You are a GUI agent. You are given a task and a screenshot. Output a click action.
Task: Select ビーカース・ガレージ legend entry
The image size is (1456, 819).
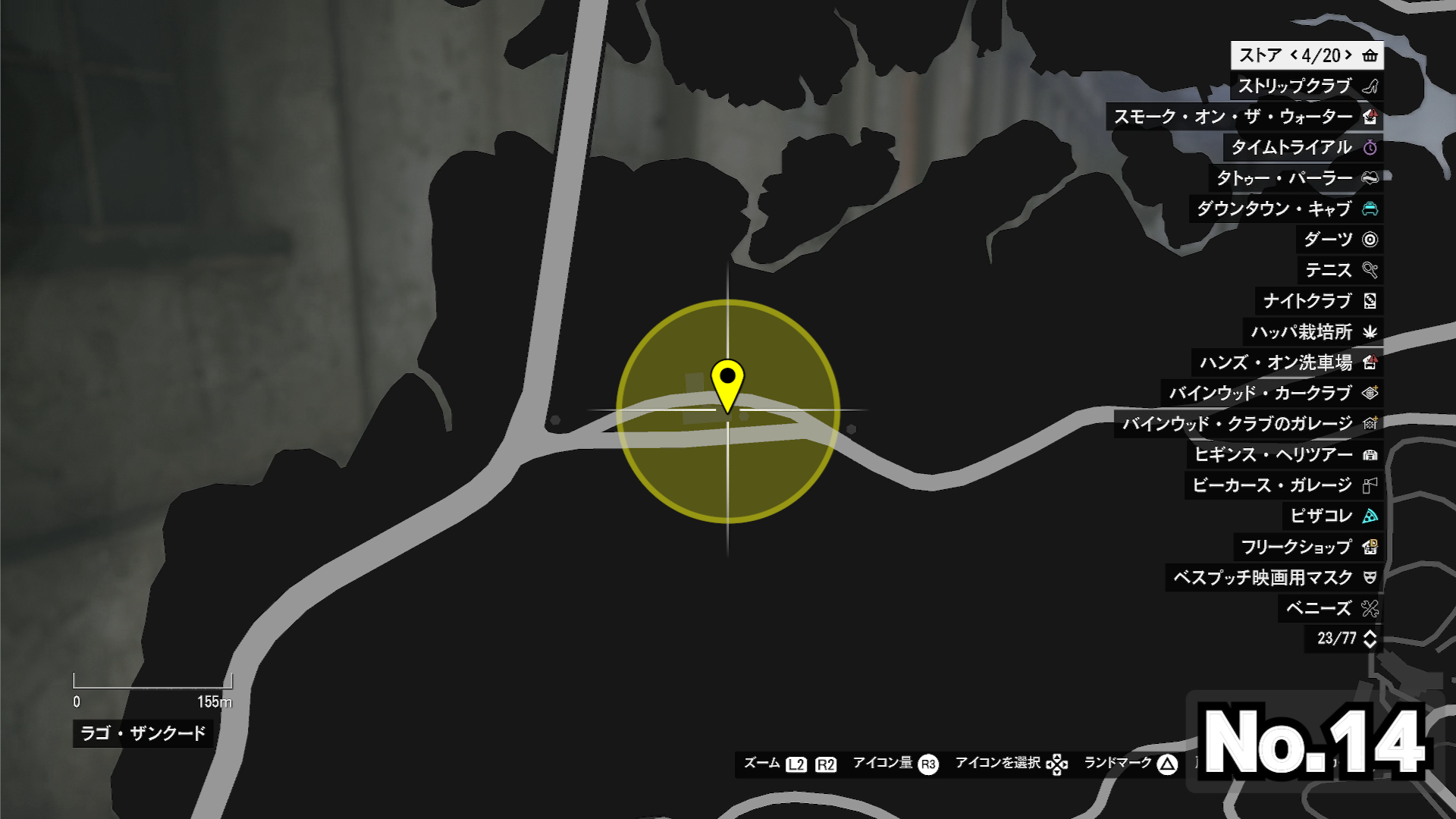pos(1283,485)
